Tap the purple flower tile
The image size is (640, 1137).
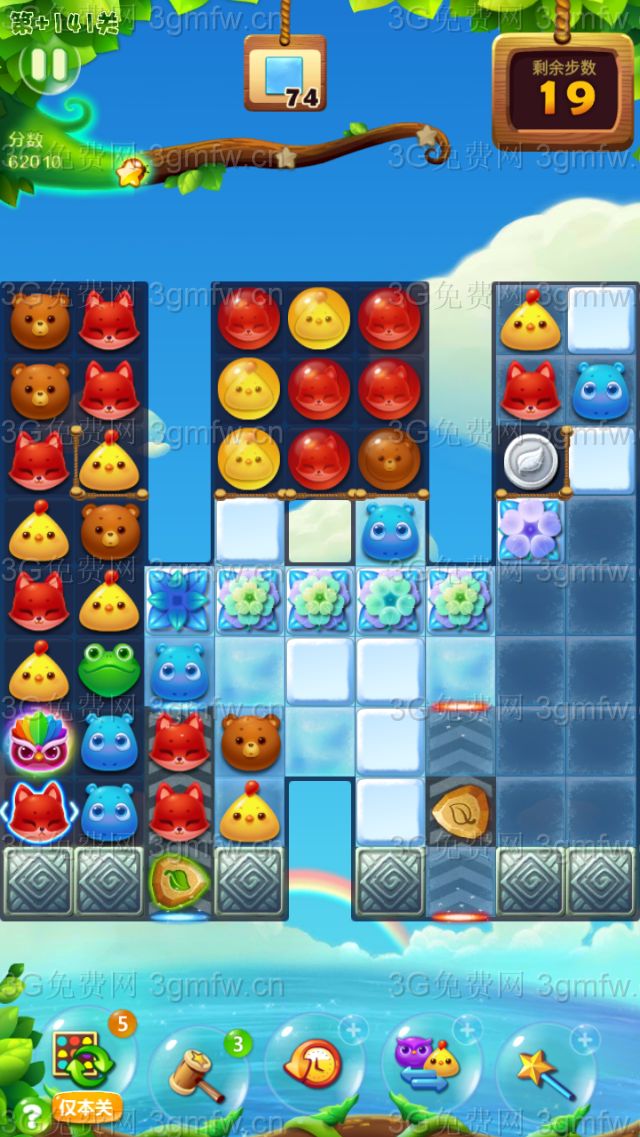tap(531, 530)
